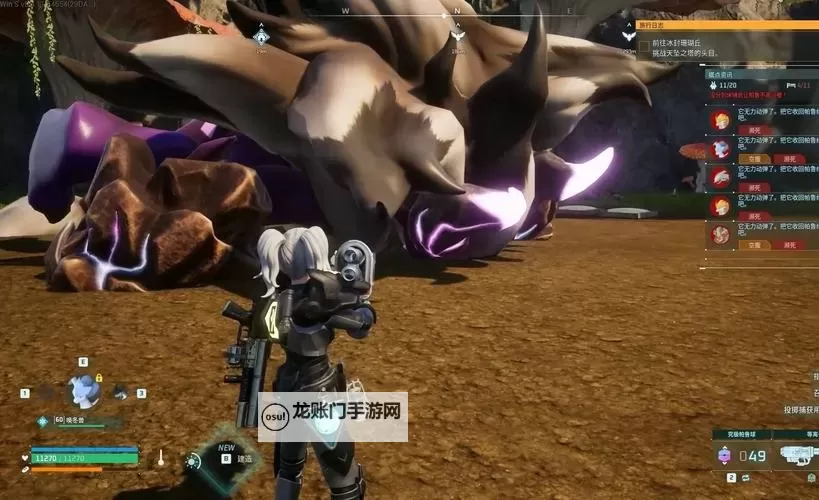Tick the journal objective checkbox
The image size is (819, 500).
643,43
